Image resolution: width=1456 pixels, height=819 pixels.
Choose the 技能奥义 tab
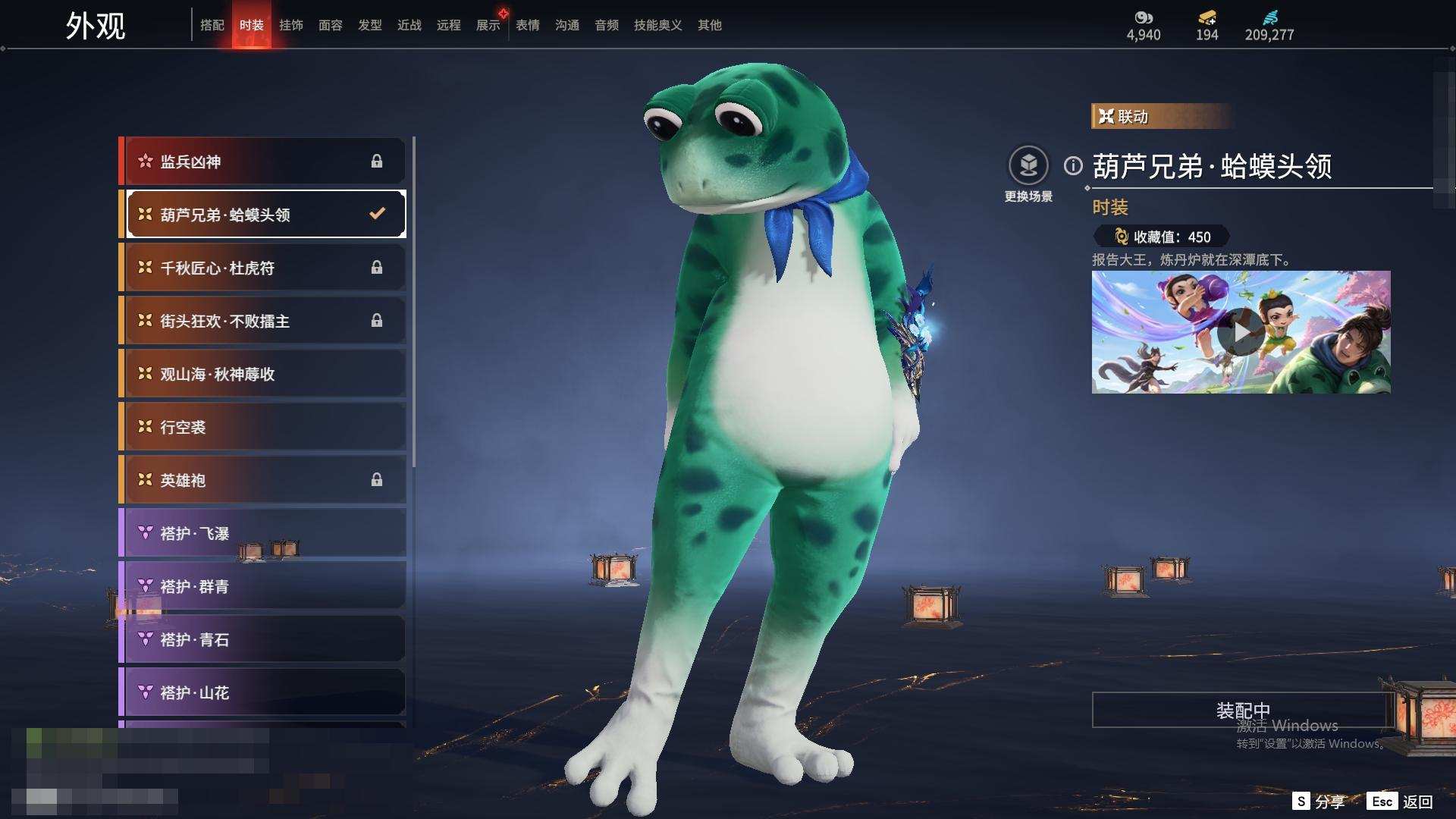coord(657,25)
